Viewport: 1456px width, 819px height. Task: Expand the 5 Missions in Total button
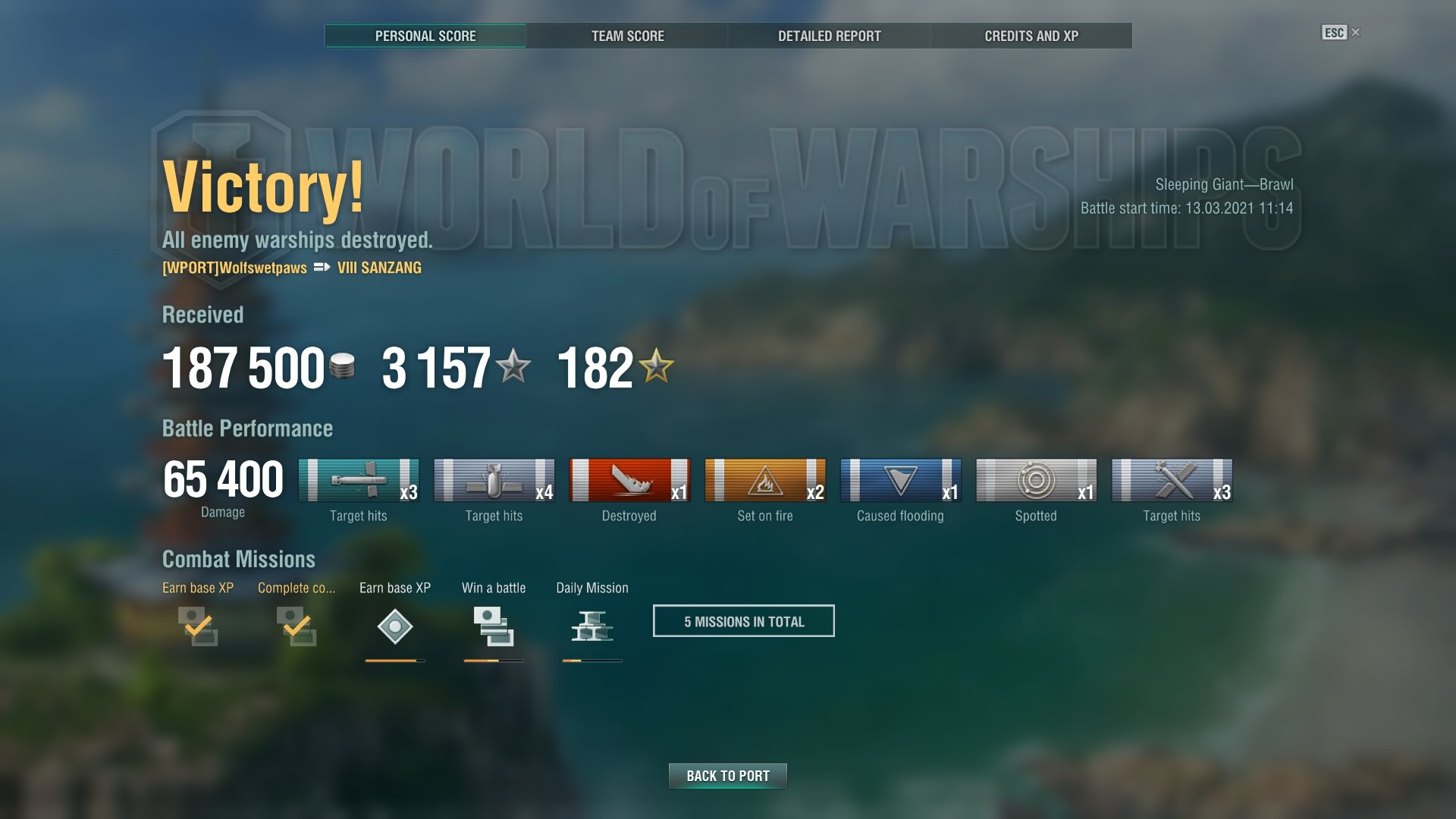pos(743,621)
